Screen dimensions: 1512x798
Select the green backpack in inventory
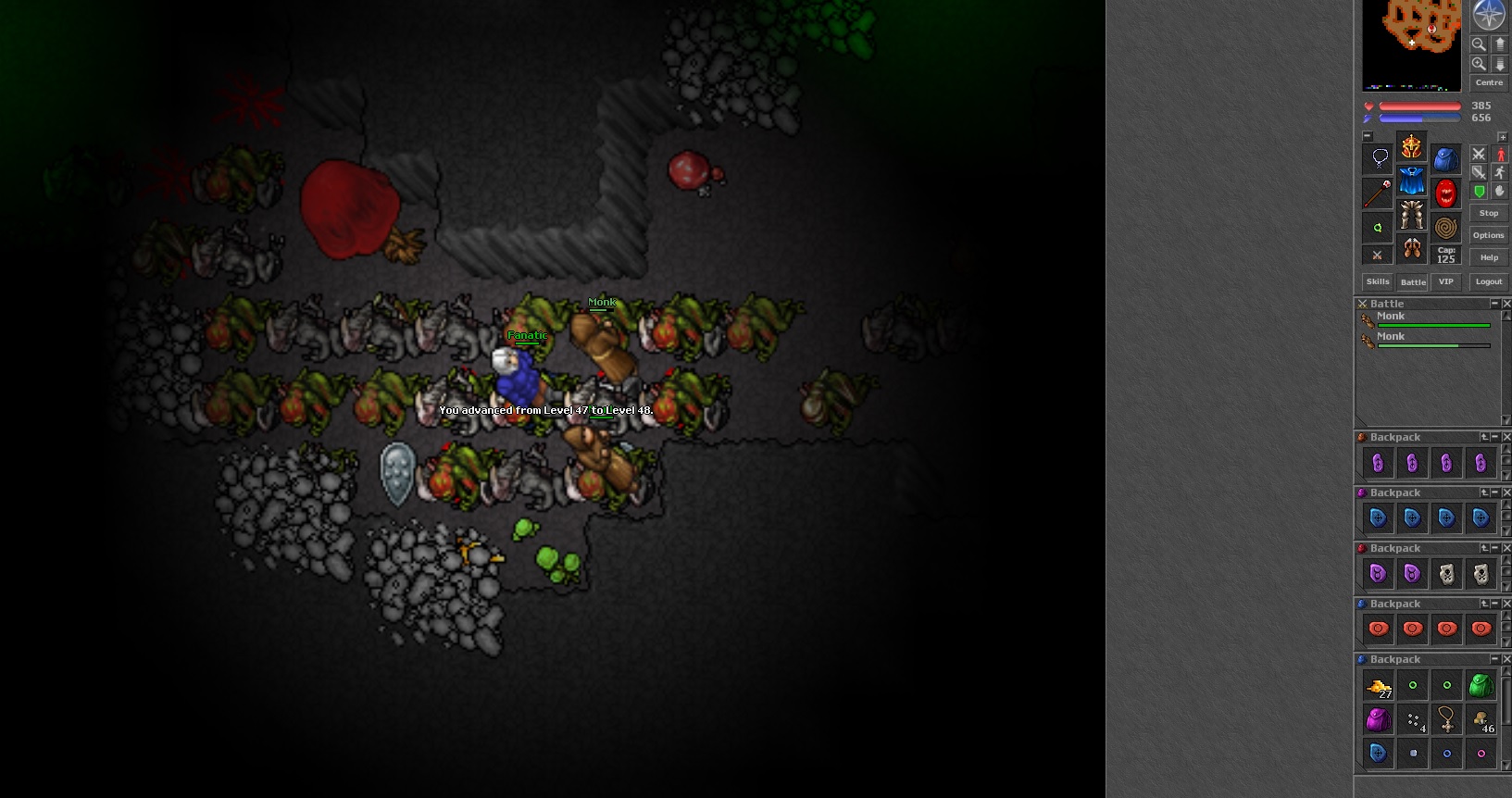pyautogui.click(x=1481, y=686)
